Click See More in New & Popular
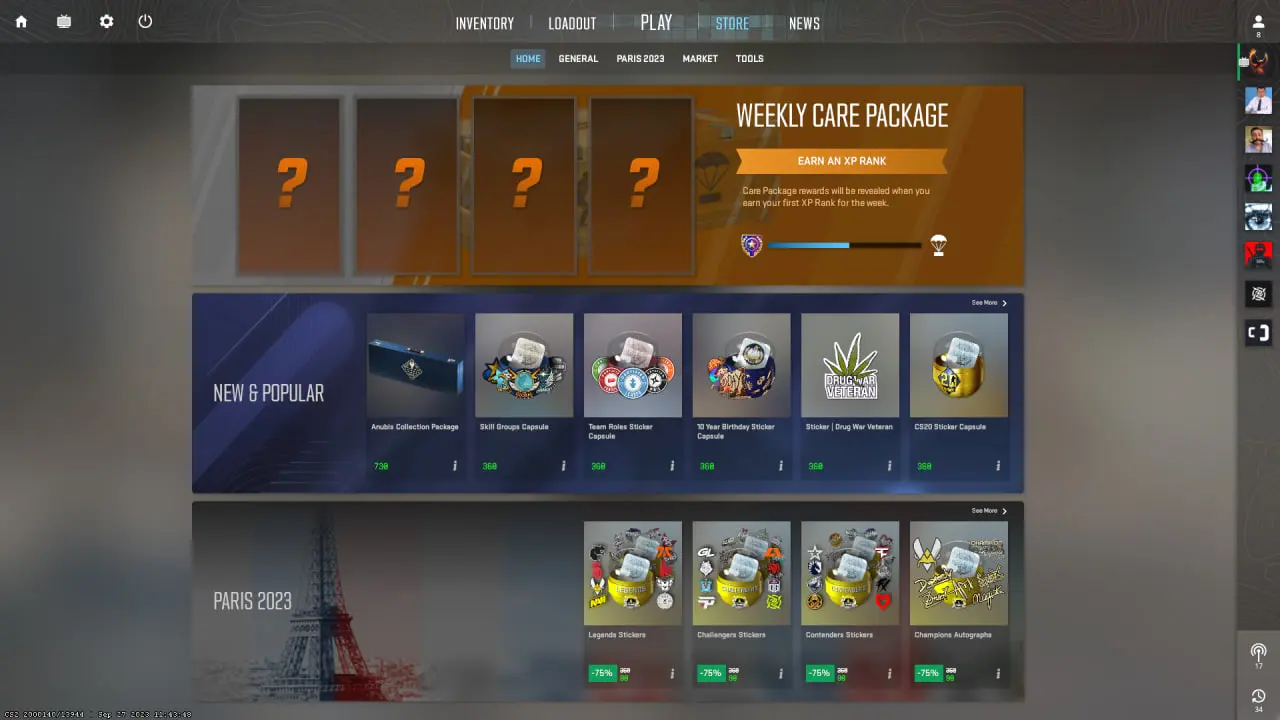The width and height of the screenshot is (1280, 720). point(989,303)
